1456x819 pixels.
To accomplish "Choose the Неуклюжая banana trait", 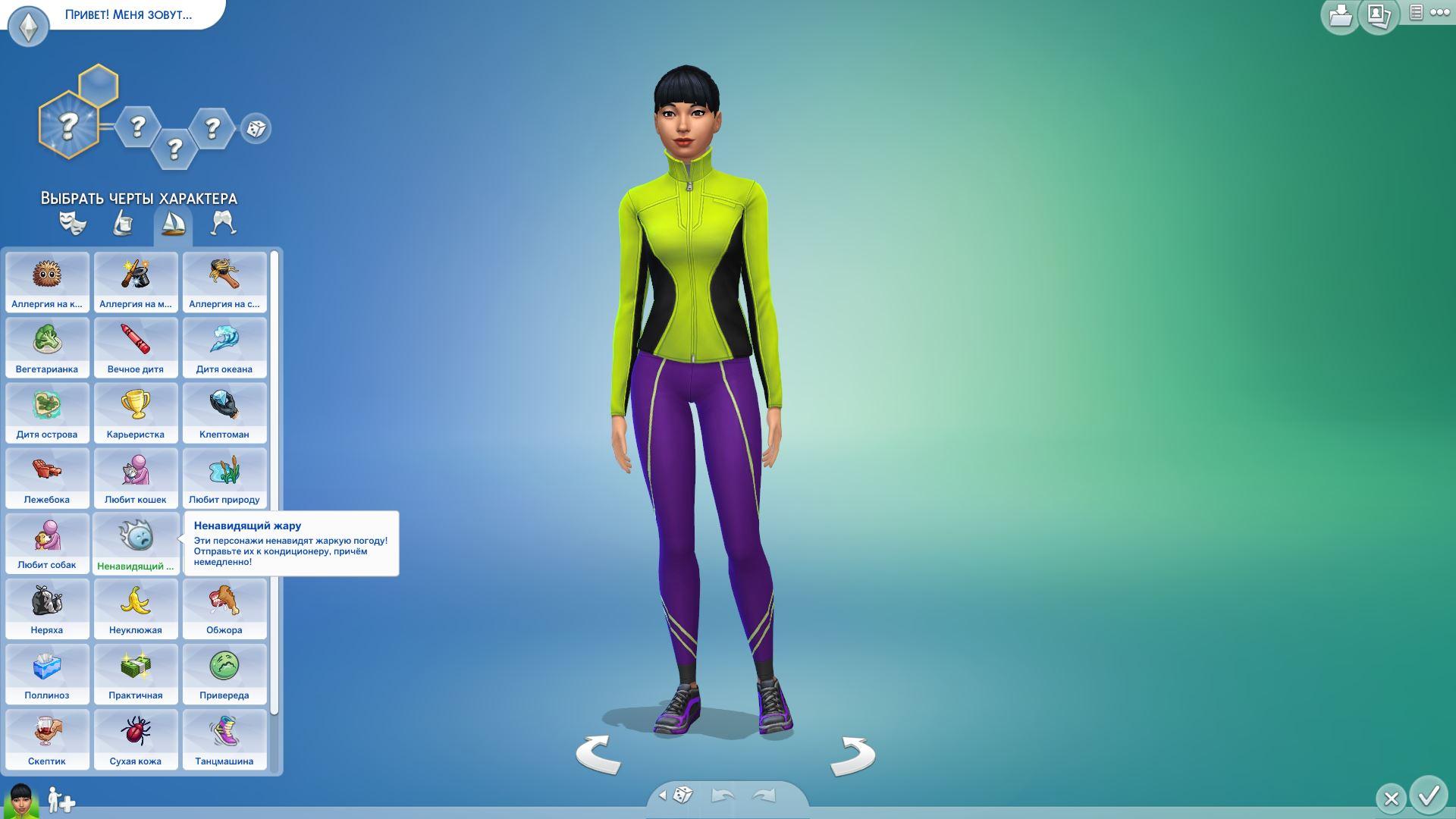I will pyautogui.click(x=136, y=607).
